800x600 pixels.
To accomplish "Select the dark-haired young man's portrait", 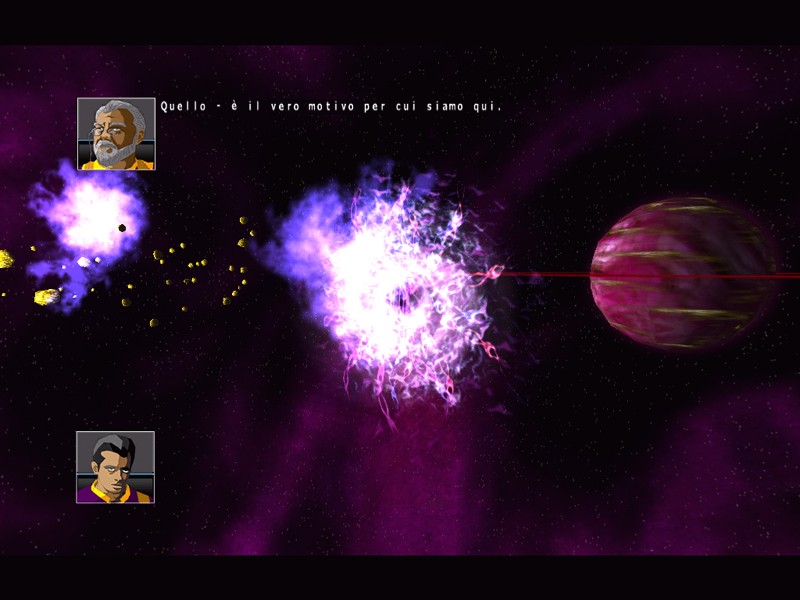I will pos(116,467).
